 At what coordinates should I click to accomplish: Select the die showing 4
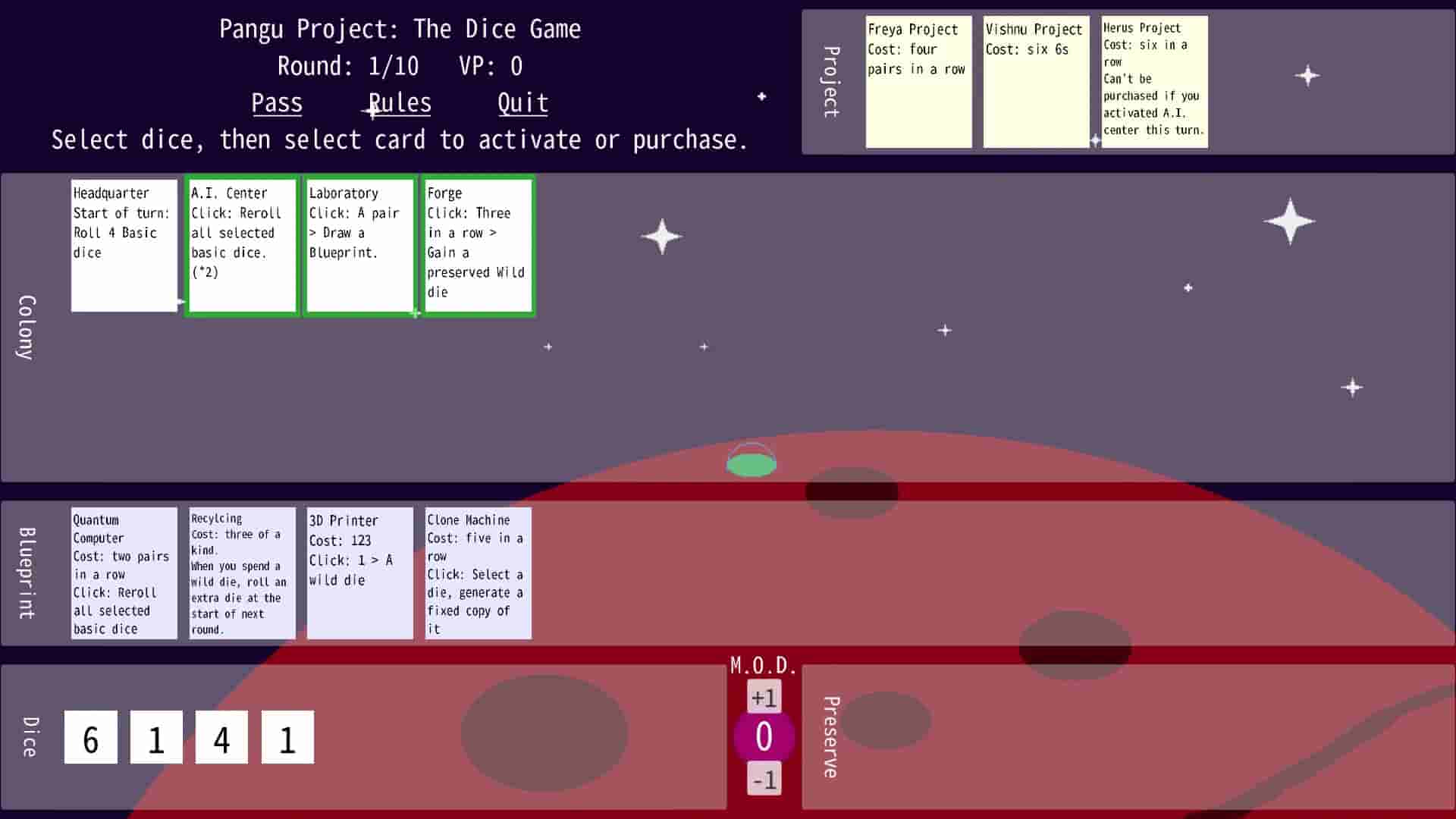[x=221, y=736]
